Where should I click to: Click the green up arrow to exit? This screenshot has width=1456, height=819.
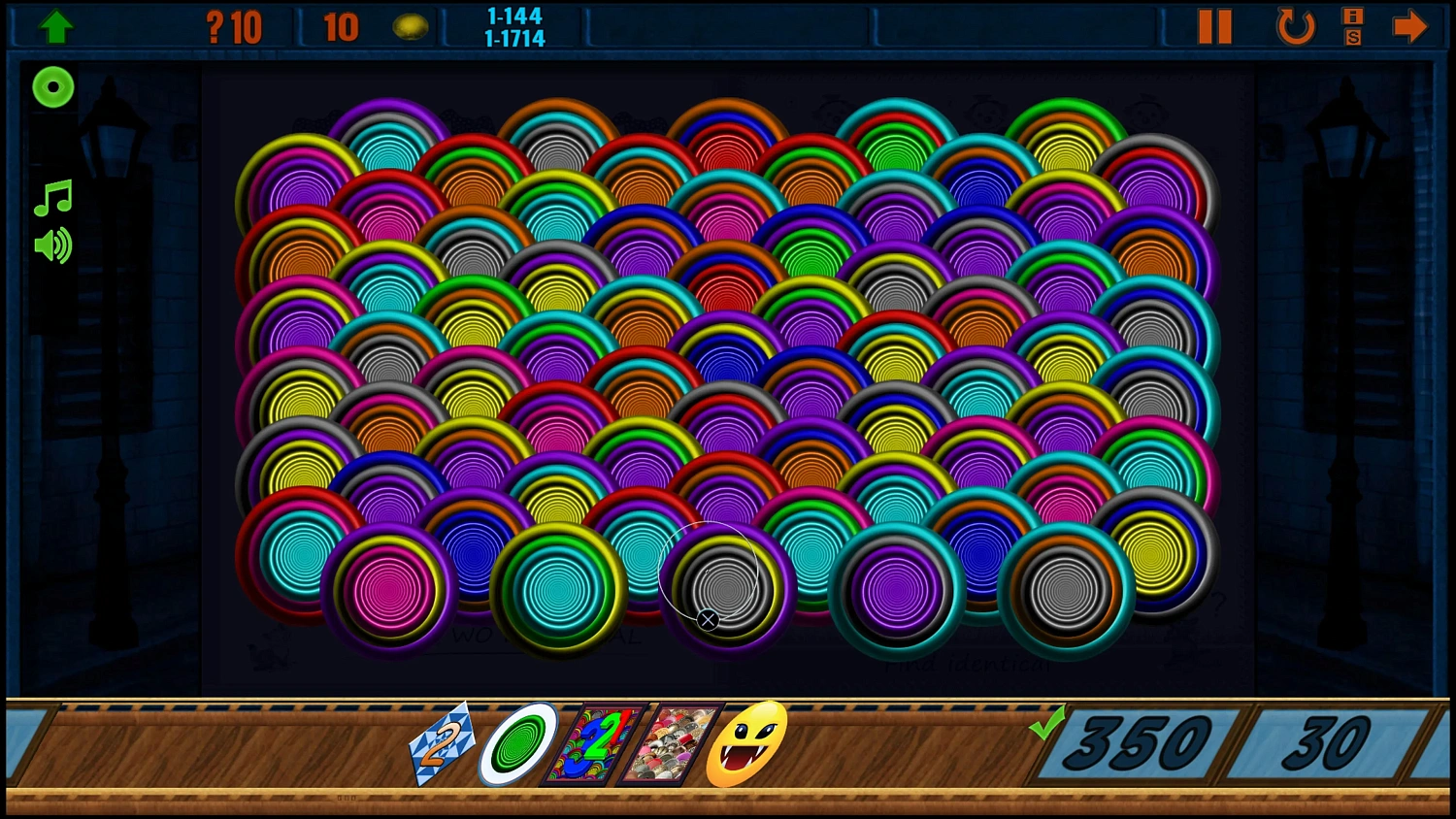pos(56,25)
